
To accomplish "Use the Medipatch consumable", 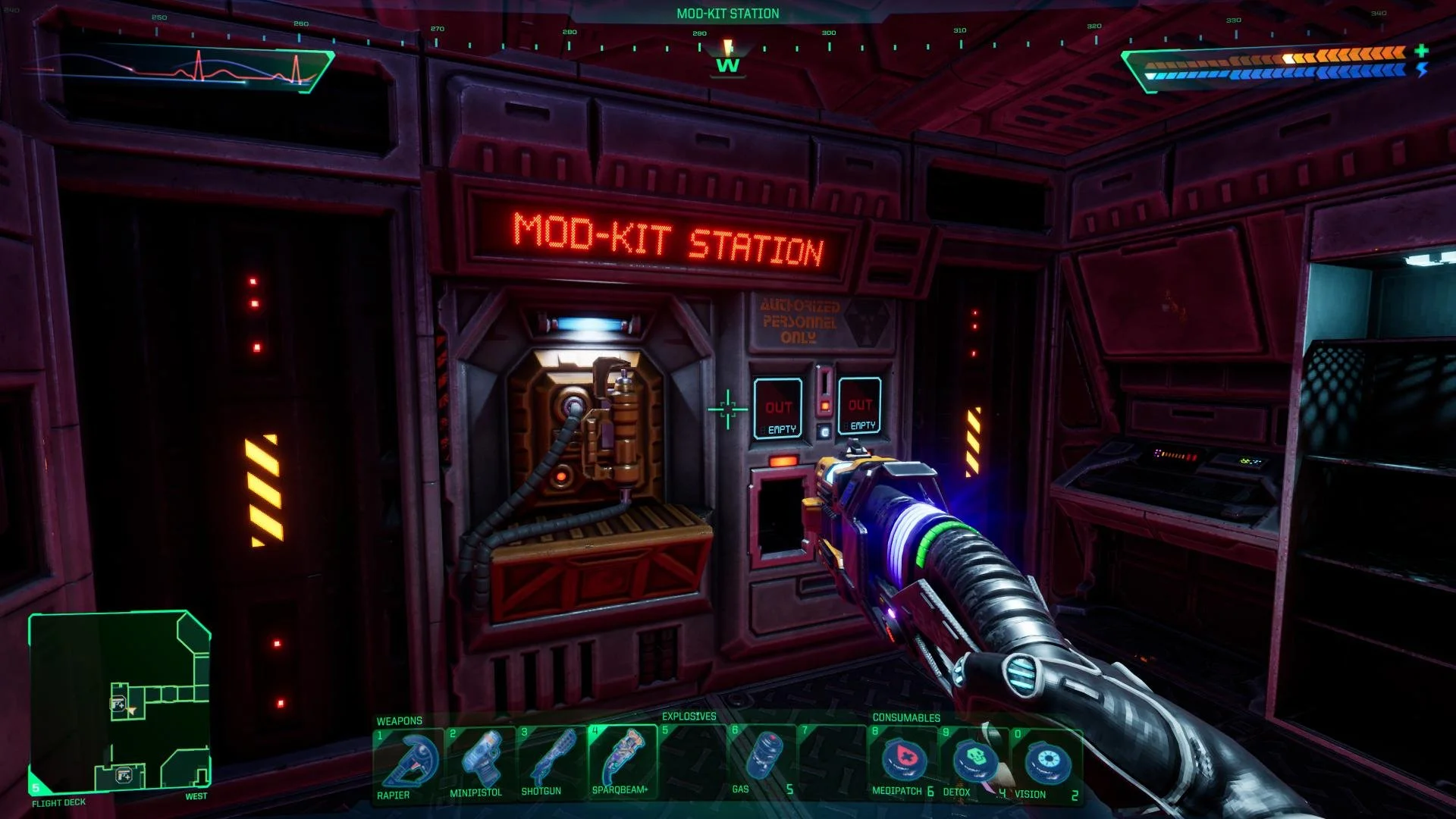I will 902,762.
